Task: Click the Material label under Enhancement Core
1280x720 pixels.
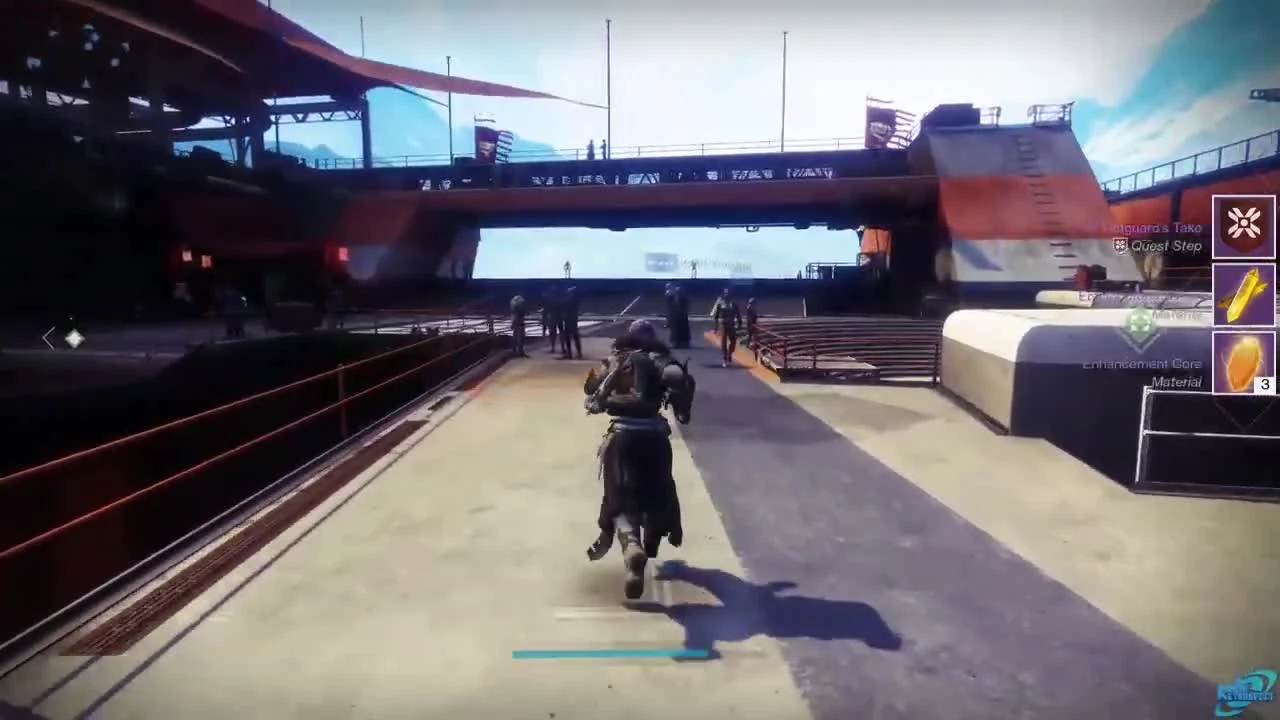Action: [x=1178, y=382]
